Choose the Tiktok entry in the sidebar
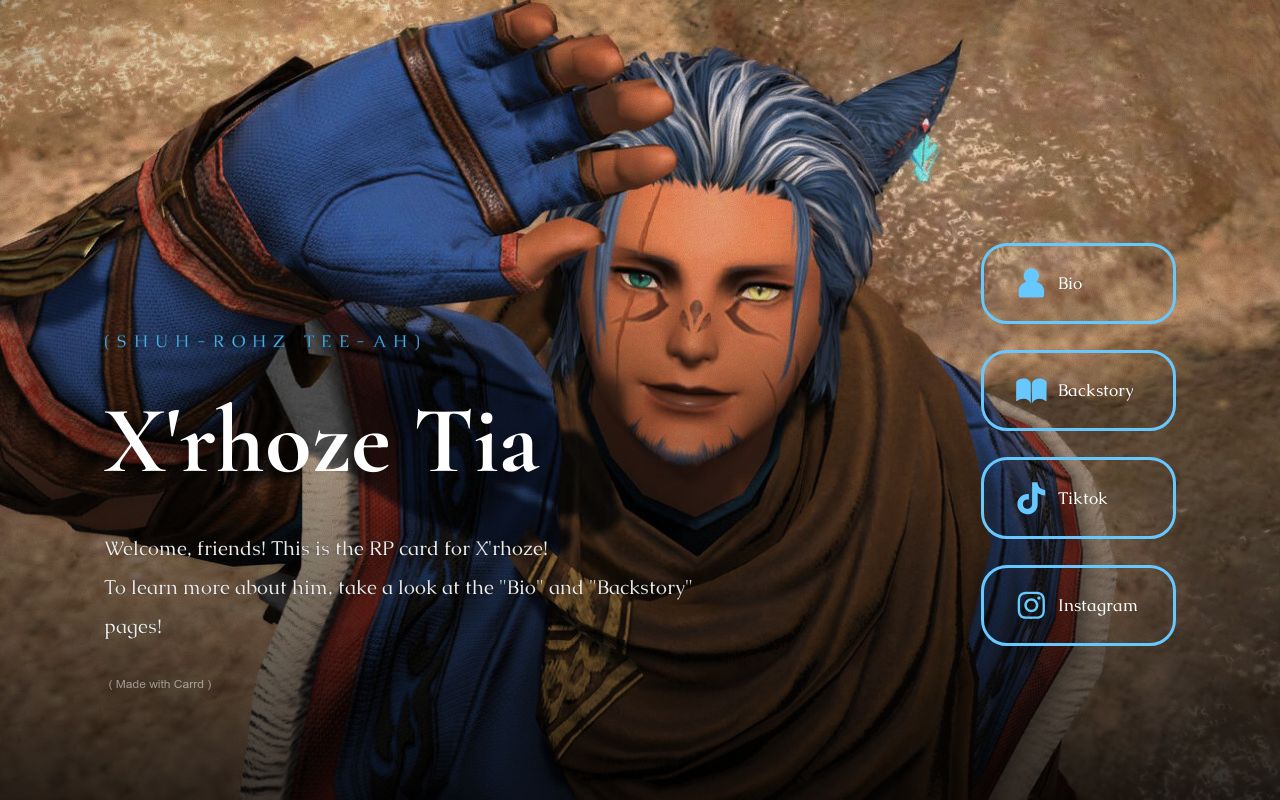 click(1078, 498)
